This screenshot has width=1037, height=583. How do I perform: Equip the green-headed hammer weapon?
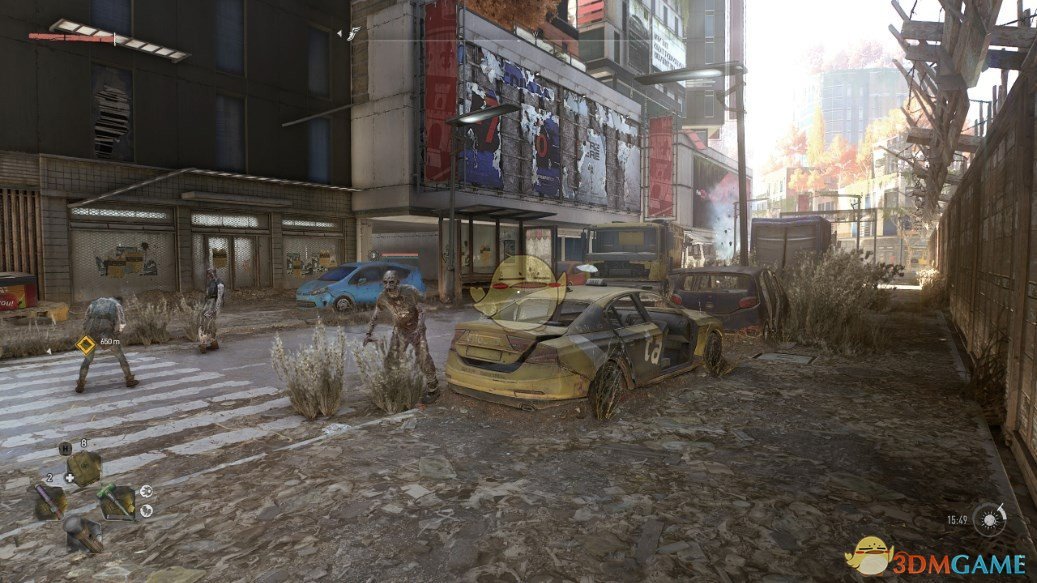(x=116, y=500)
